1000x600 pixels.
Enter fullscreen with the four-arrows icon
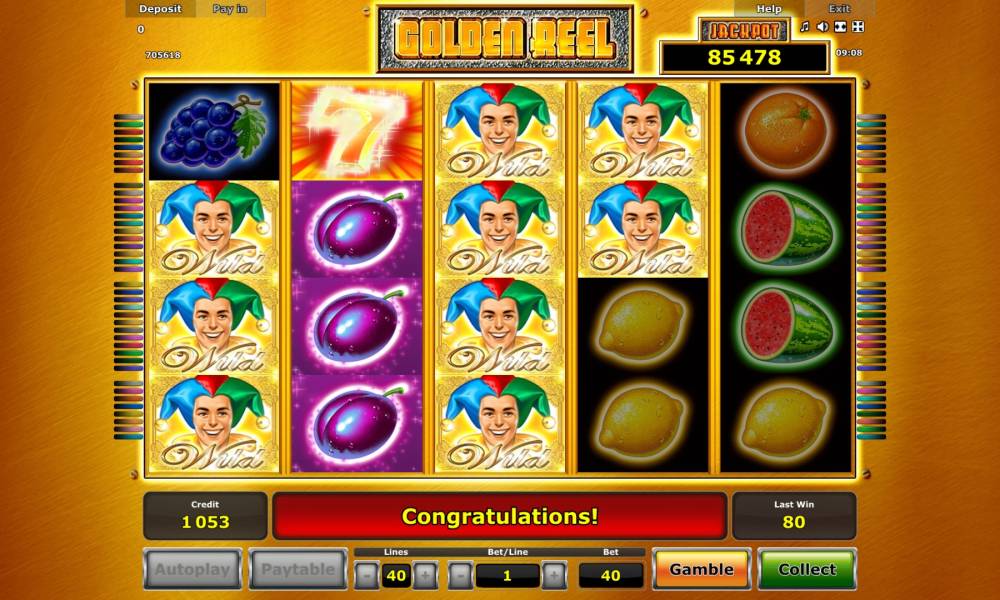tap(858, 27)
